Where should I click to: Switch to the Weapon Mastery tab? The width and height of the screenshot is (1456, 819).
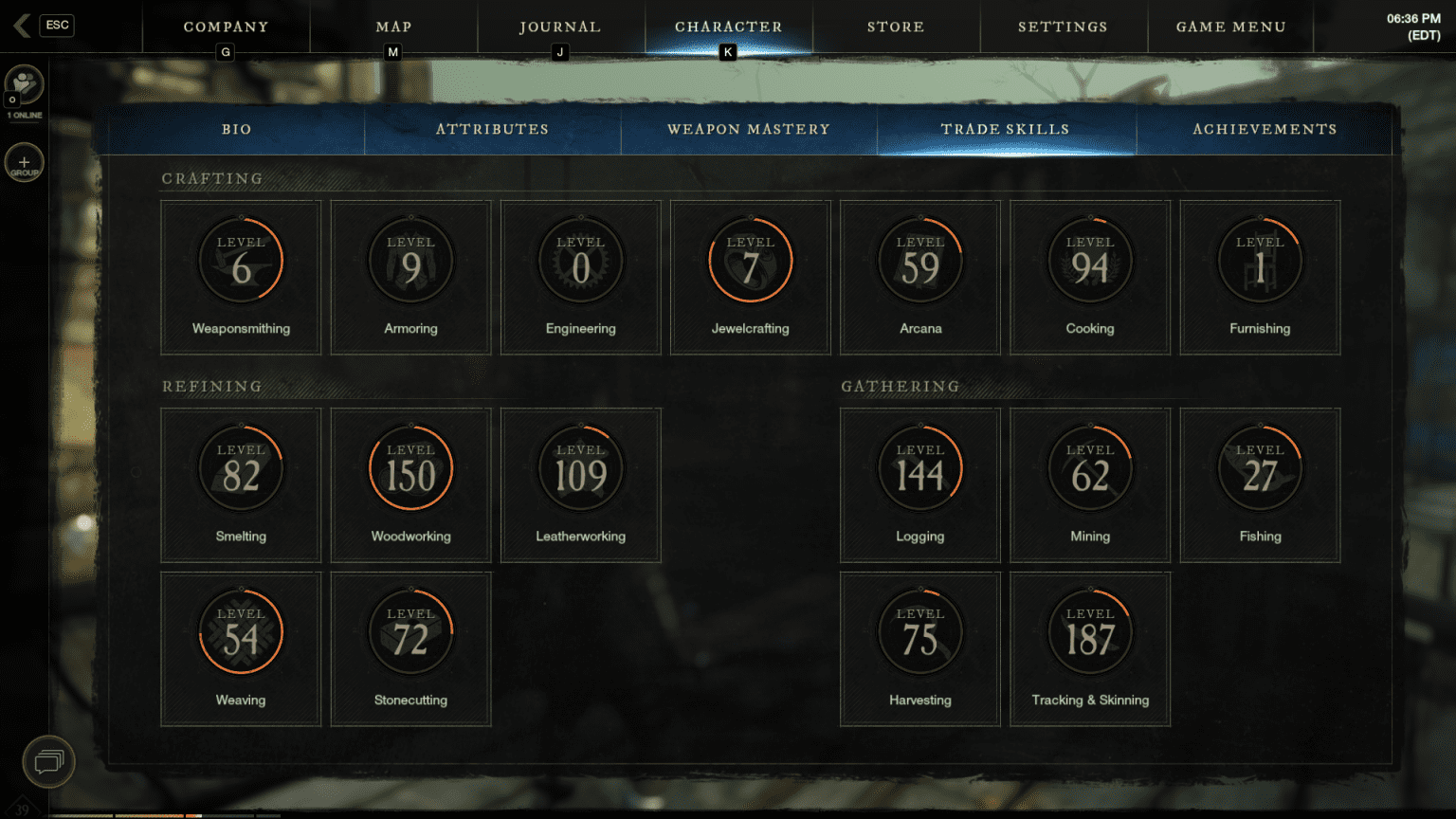pos(749,129)
